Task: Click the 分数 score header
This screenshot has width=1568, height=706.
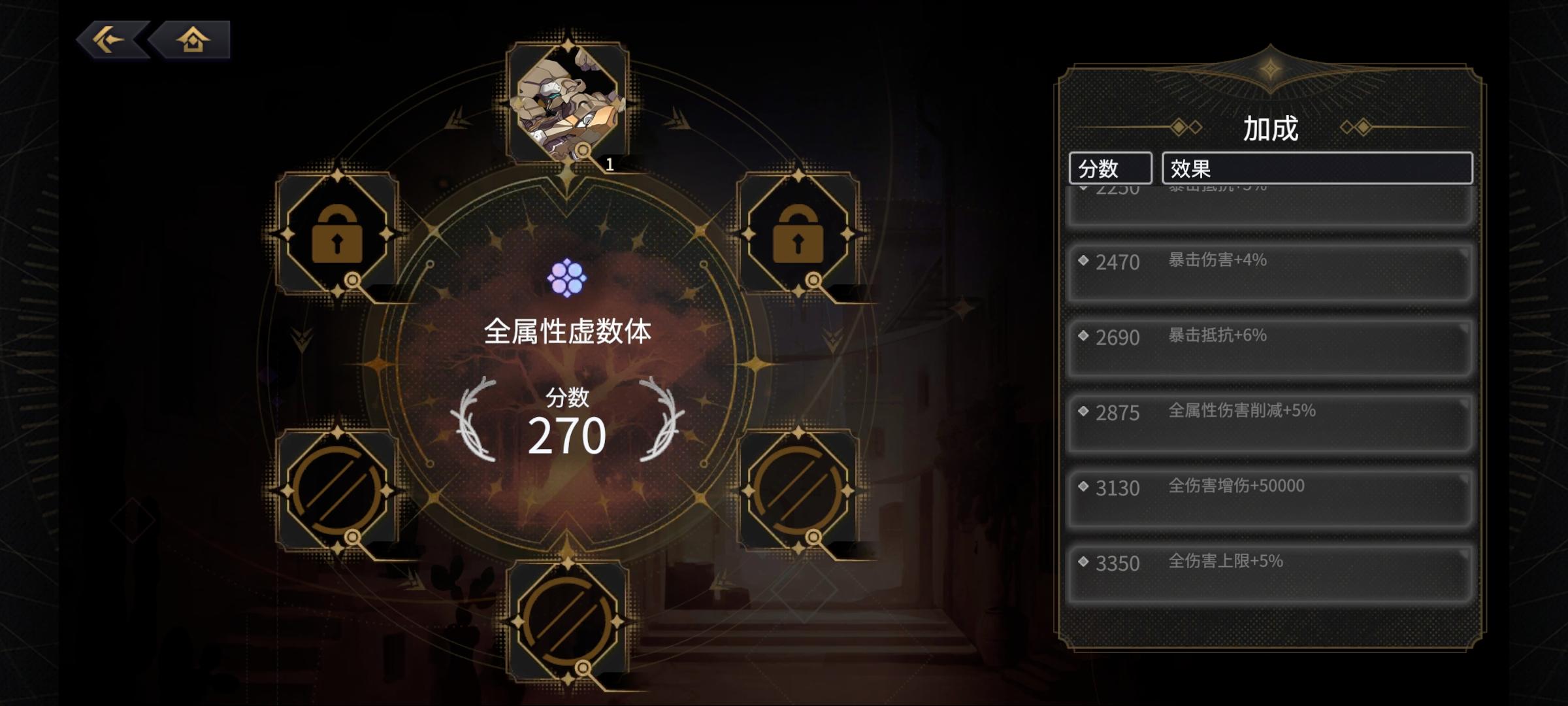Action: point(1111,169)
